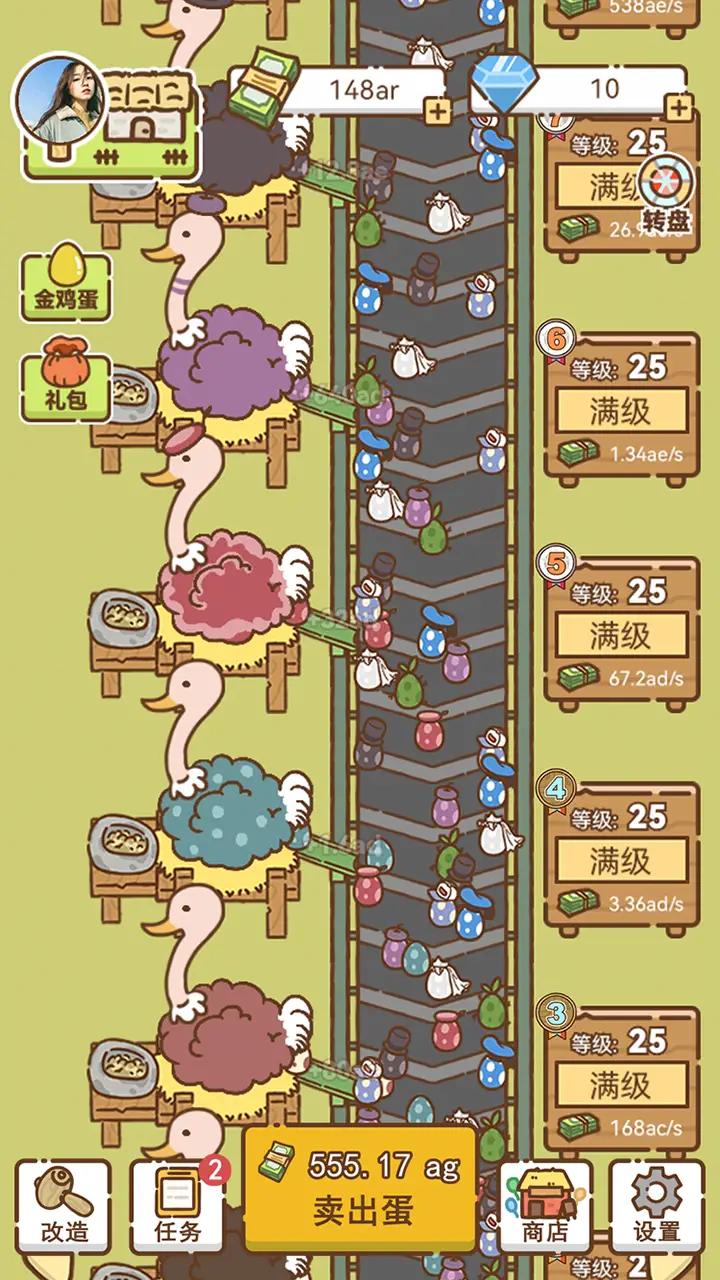Spin the 转盘 wheel icon
The width and height of the screenshot is (720, 1280).
[x=666, y=194]
